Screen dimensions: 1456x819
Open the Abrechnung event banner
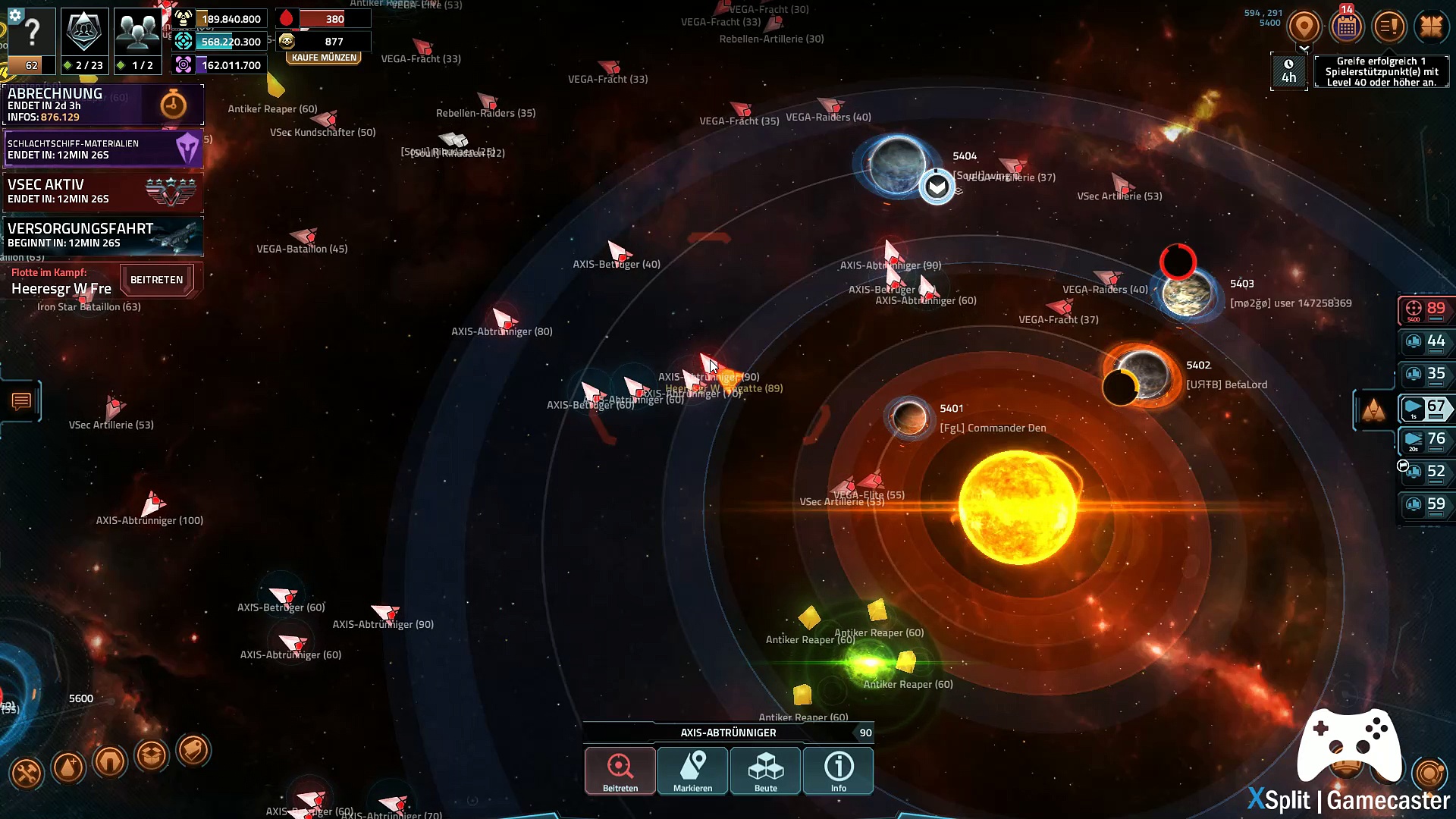[x=103, y=105]
